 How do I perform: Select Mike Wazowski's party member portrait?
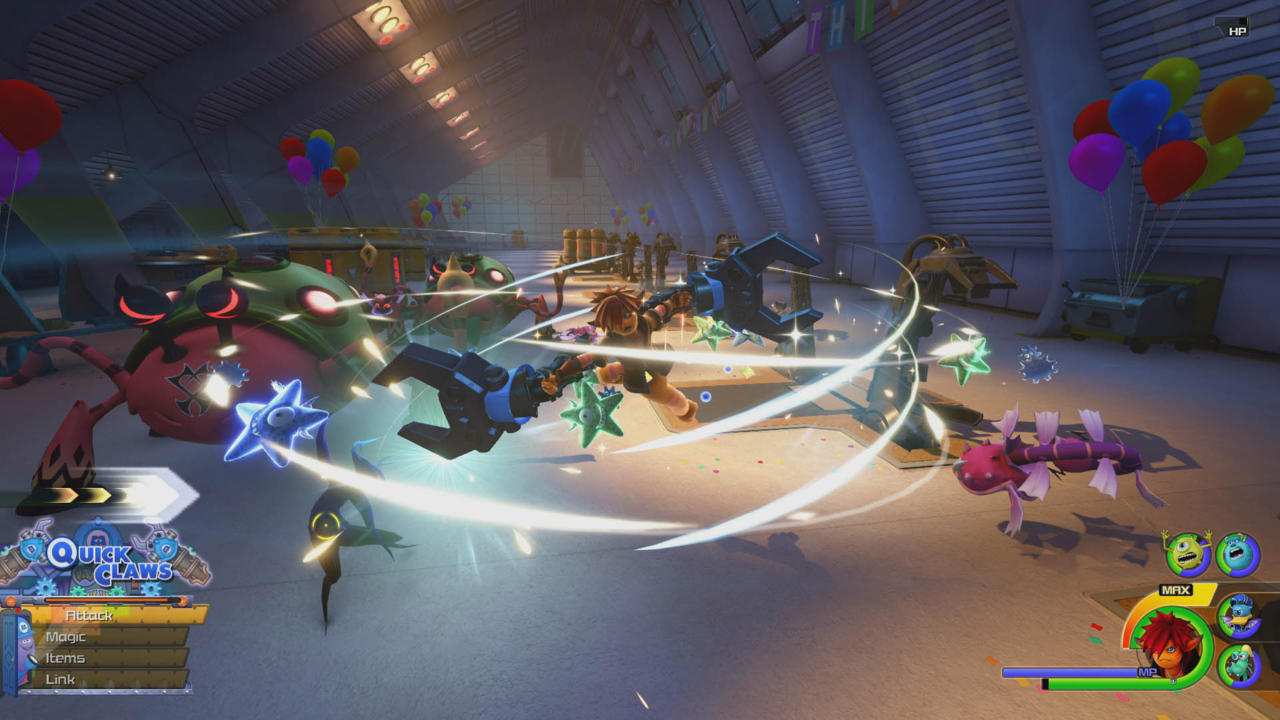[x=1187, y=553]
